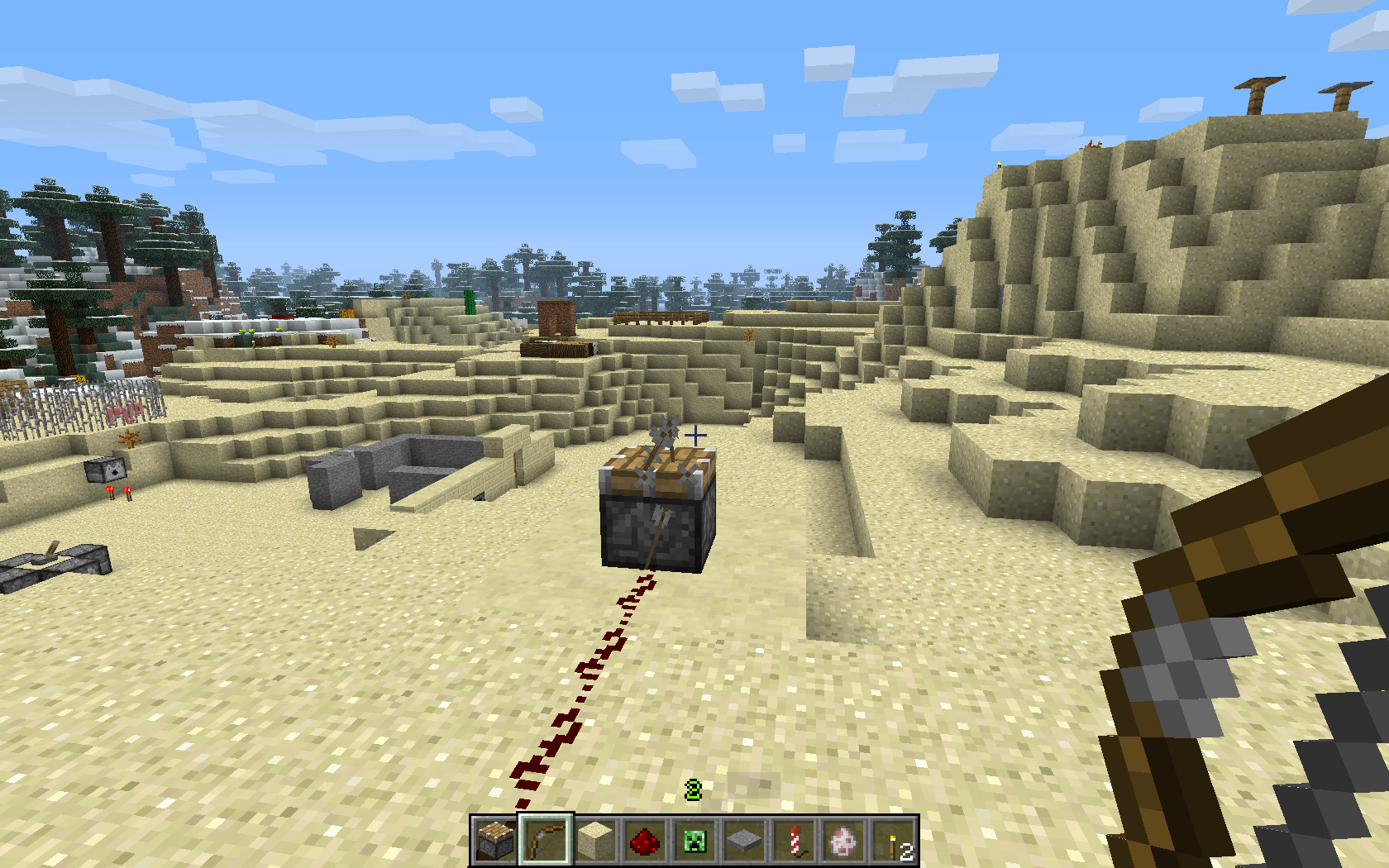Choose the stone pressure plate slot
The height and width of the screenshot is (868, 1389).
[x=744, y=841]
